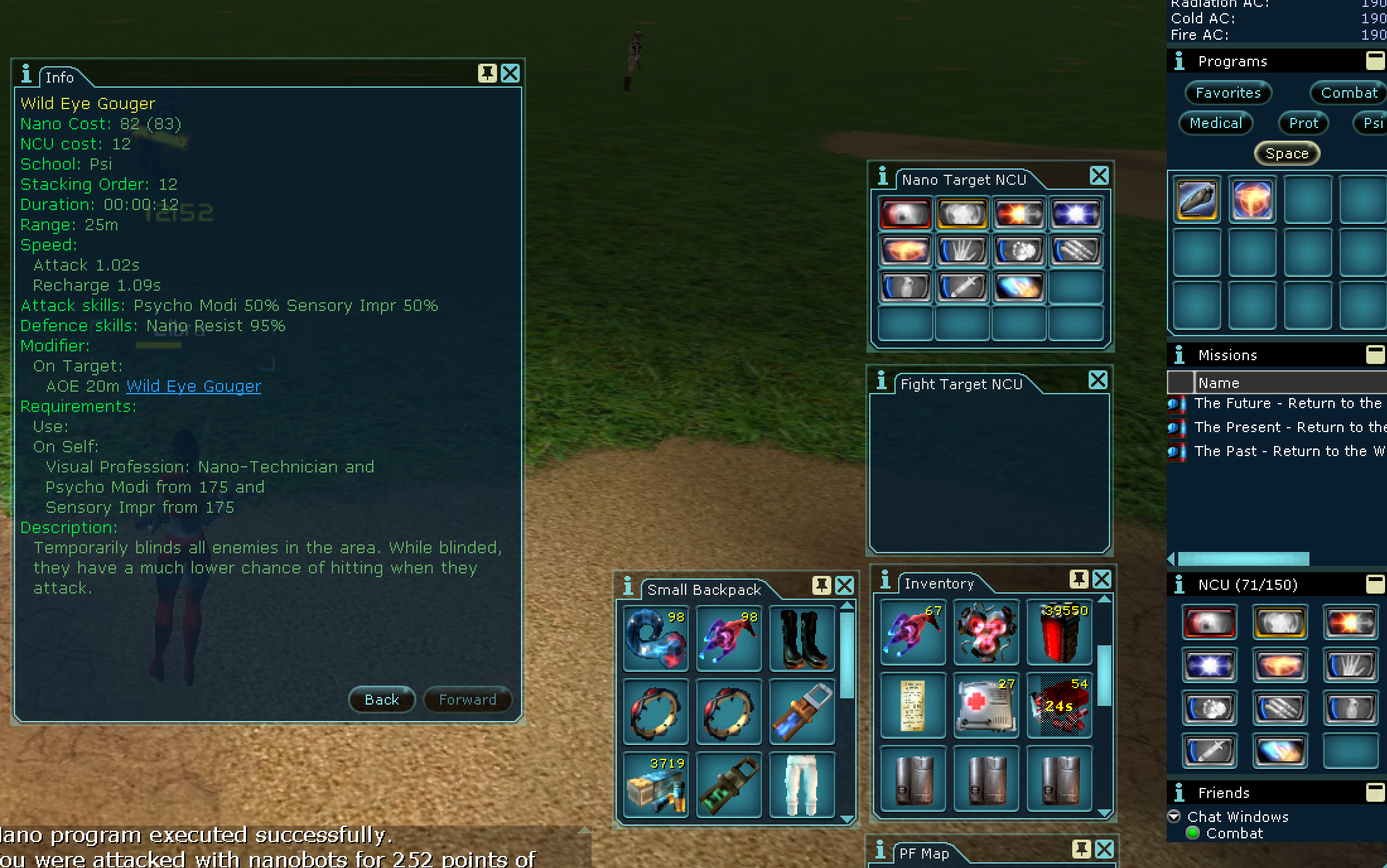The image size is (1387, 868).
Task: Close the Fight Target NCU window
Action: pos(1098,380)
